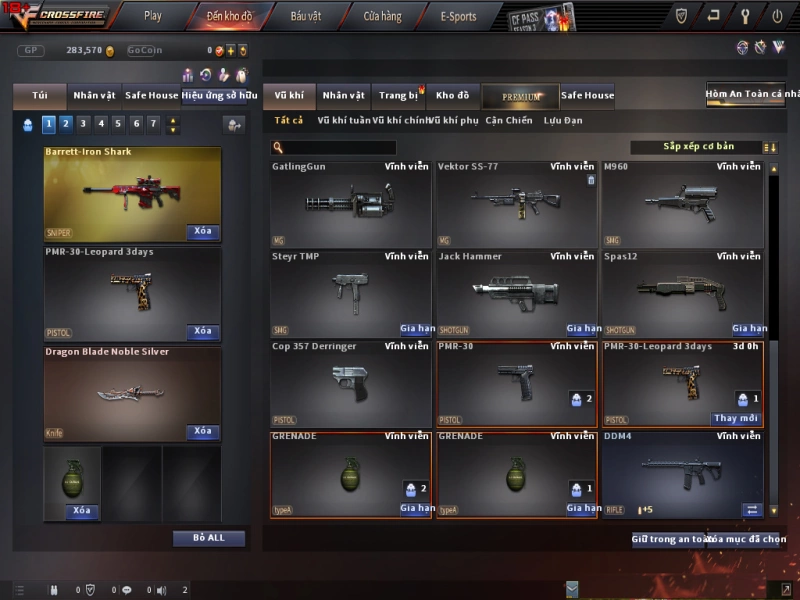Click the Bỏ ALL button
Viewport: 800px width, 600px height.
[x=209, y=538]
